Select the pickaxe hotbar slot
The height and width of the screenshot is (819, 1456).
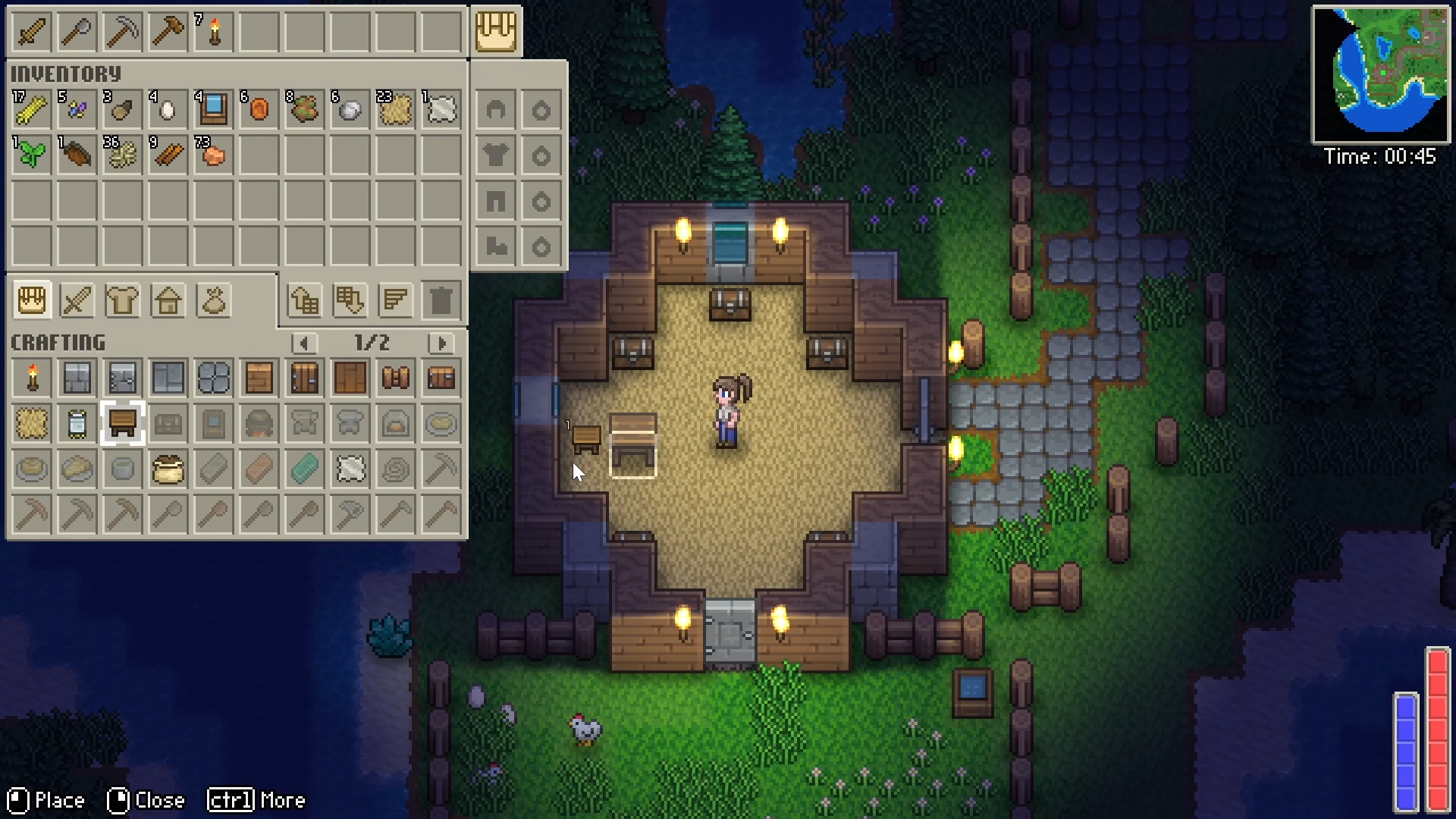tap(122, 33)
